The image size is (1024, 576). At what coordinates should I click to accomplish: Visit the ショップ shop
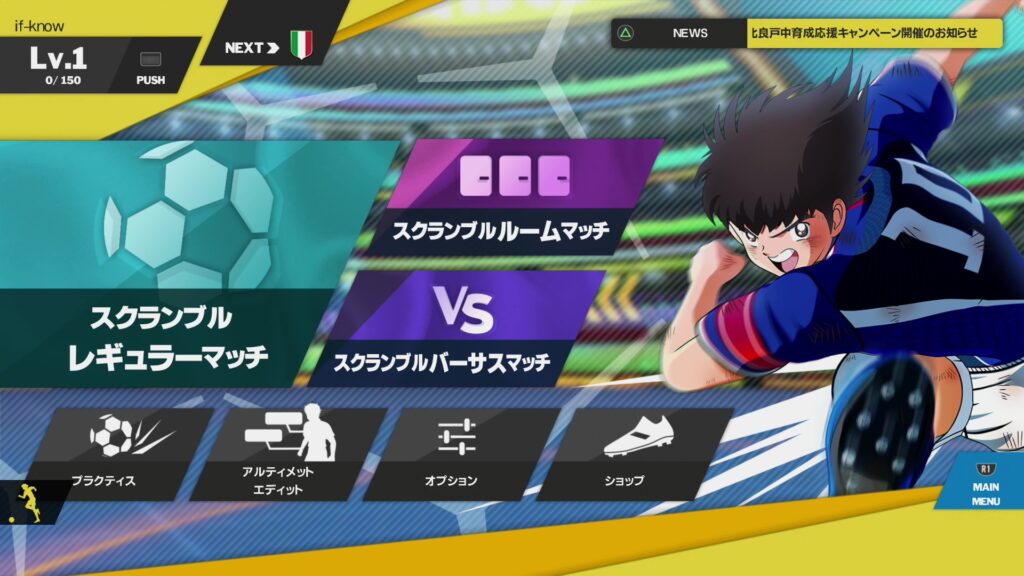click(630, 452)
